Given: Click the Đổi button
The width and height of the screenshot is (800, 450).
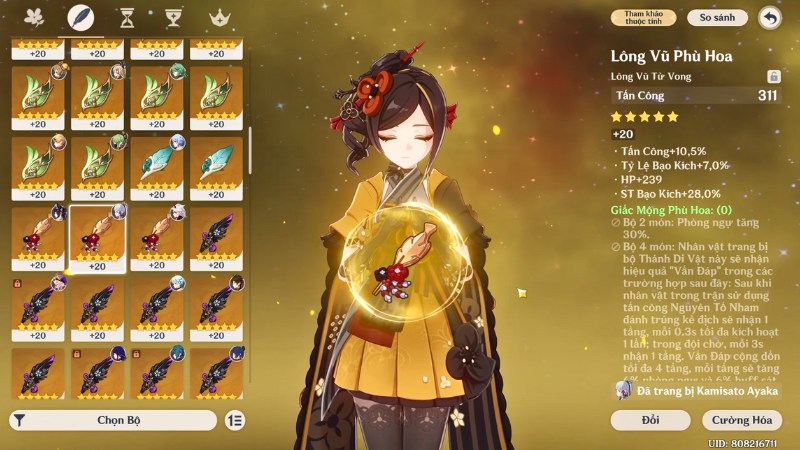Looking at the screenshot, I should click(651, 420).
